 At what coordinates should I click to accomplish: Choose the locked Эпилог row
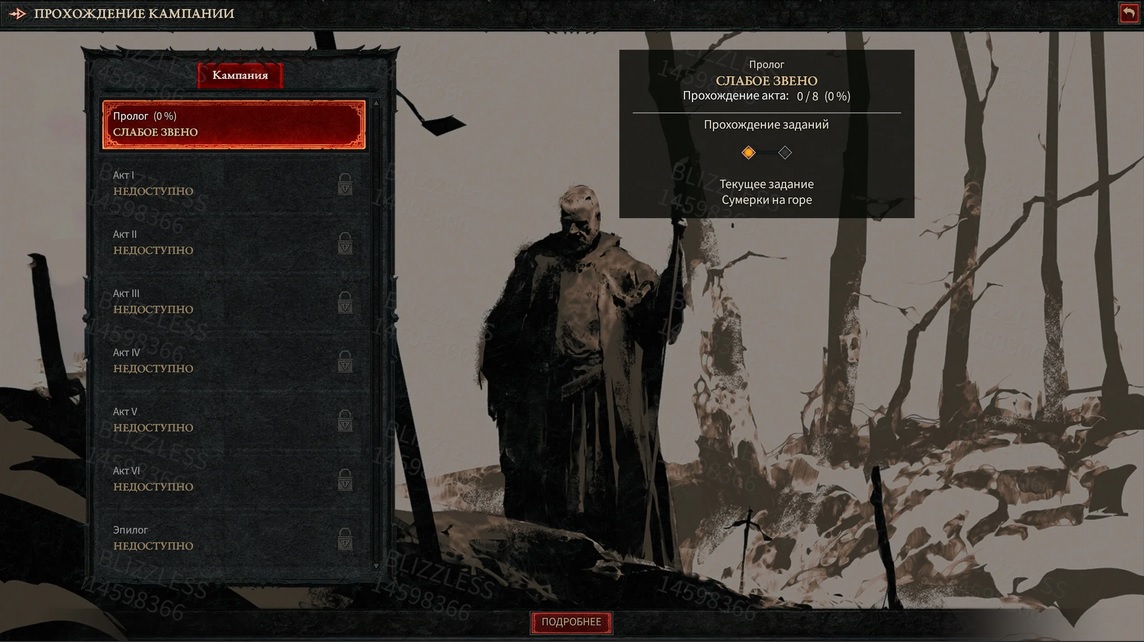234,538
